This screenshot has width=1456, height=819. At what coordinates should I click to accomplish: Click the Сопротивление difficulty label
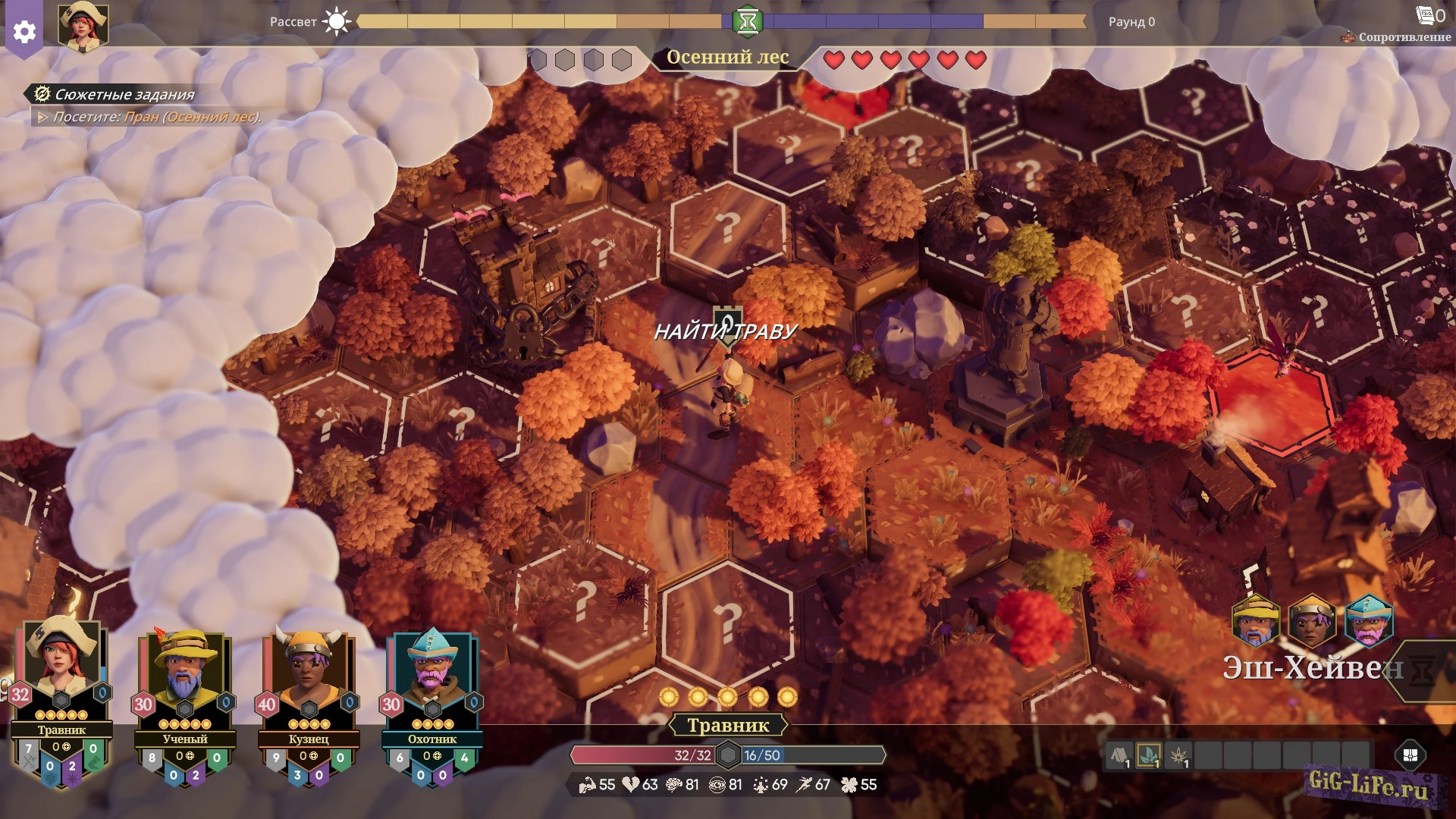(1403, 36)
